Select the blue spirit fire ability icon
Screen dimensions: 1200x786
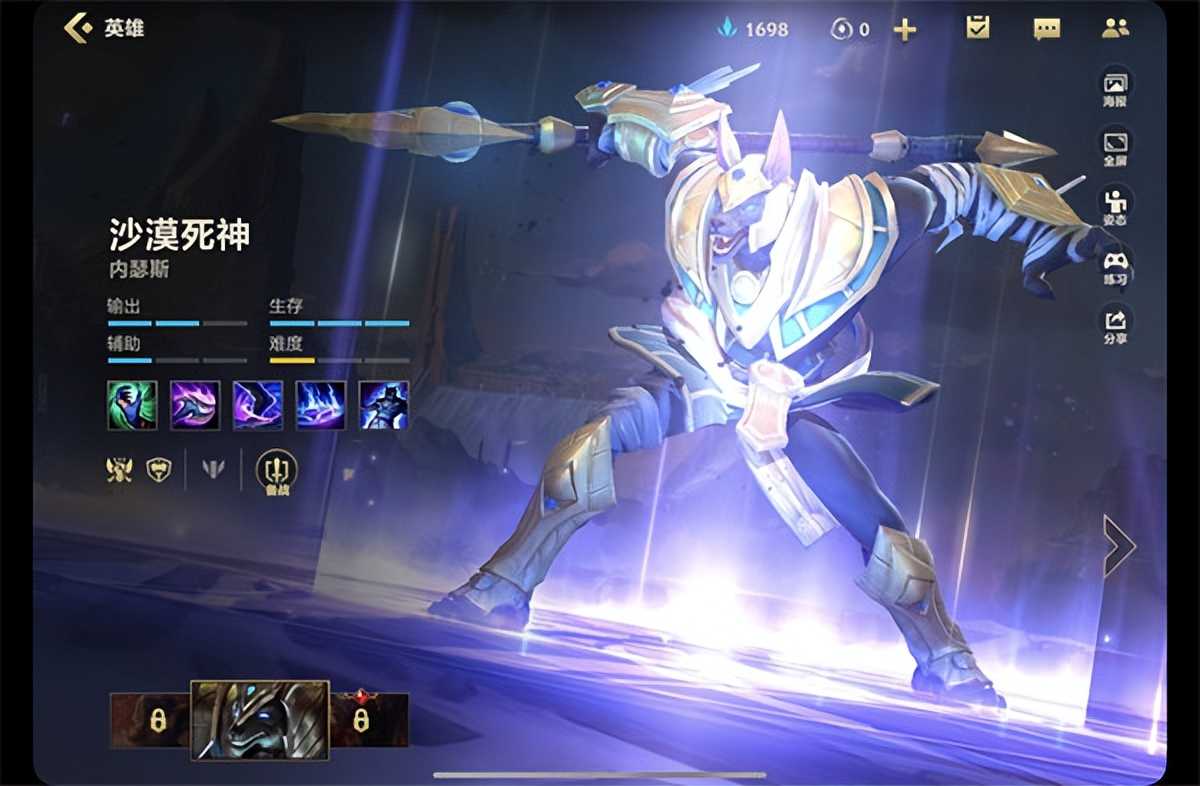[321, 405]
